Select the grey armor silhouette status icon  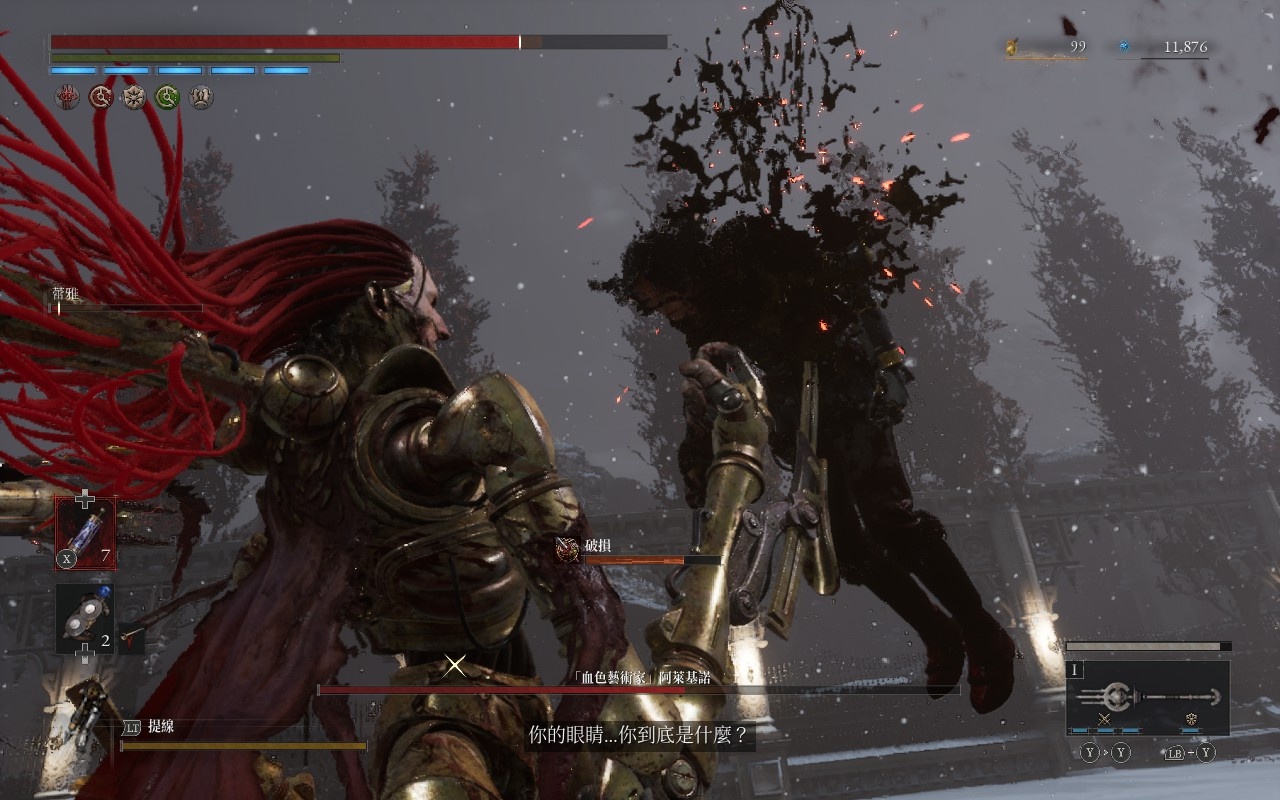[201, 97]
